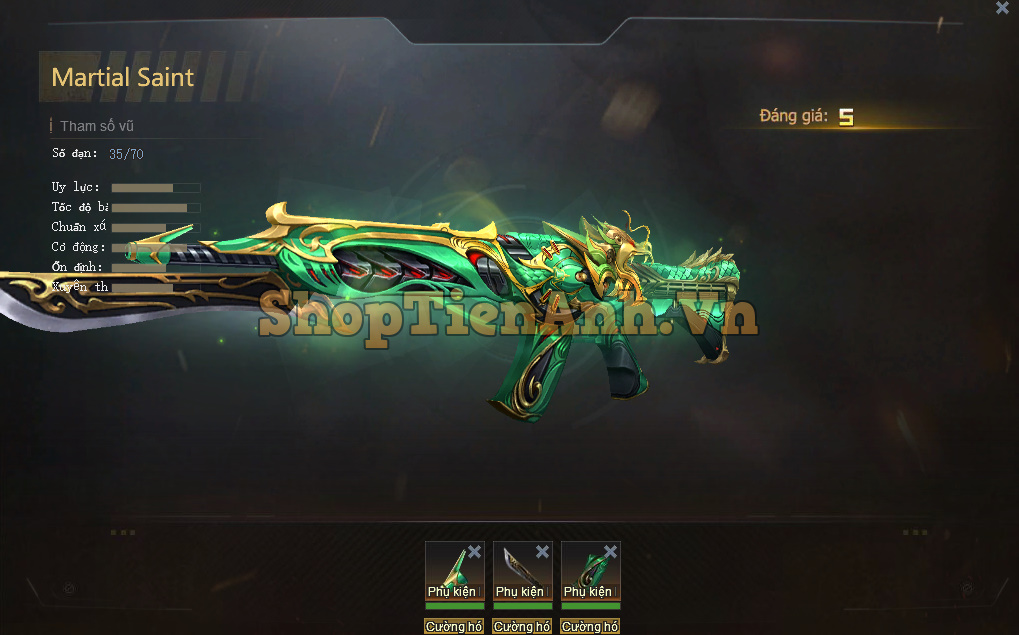Click the X on the green spike accessory

pos(474,552)
